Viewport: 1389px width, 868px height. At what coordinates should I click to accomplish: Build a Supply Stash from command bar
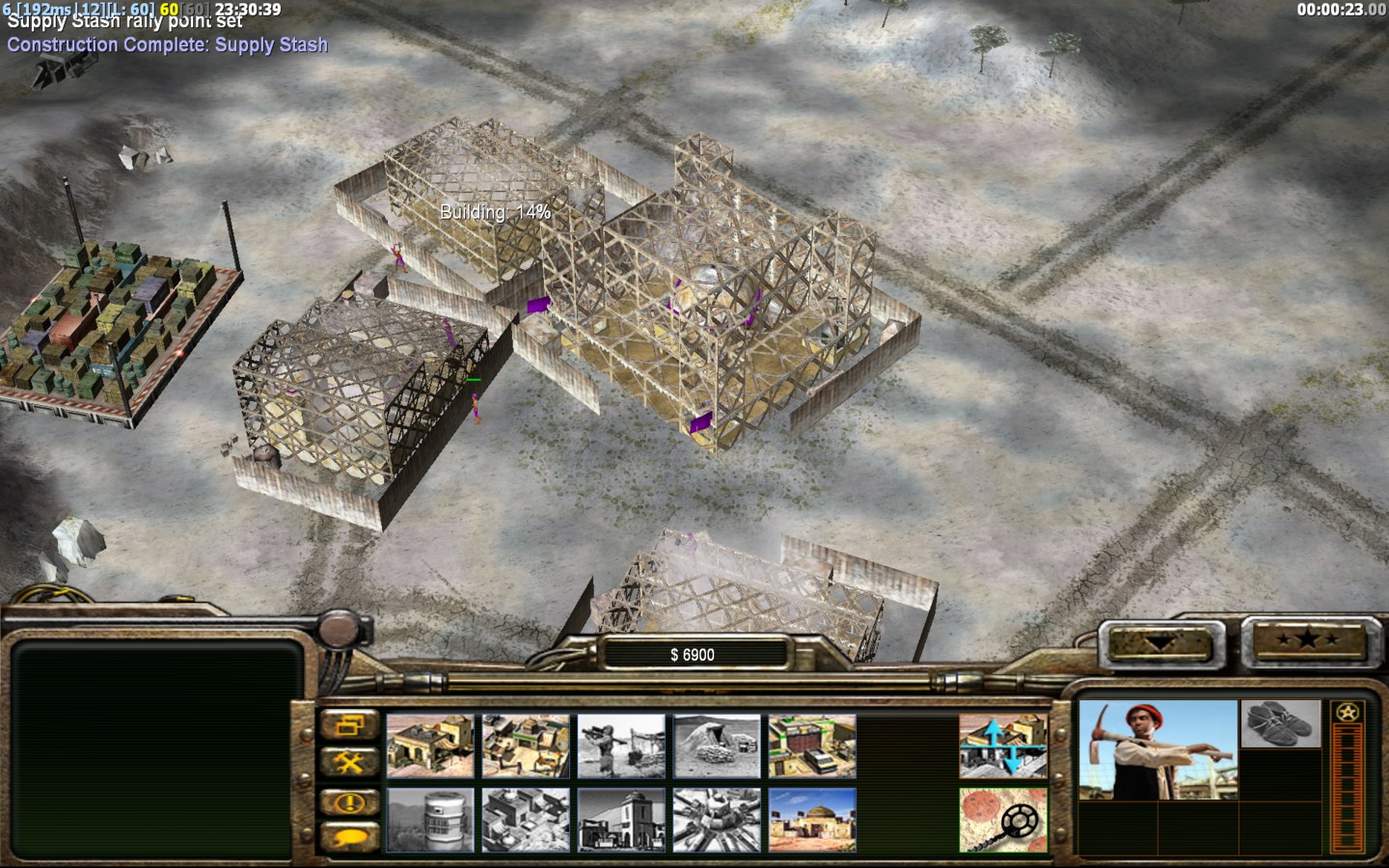click(x=430, y=746)
